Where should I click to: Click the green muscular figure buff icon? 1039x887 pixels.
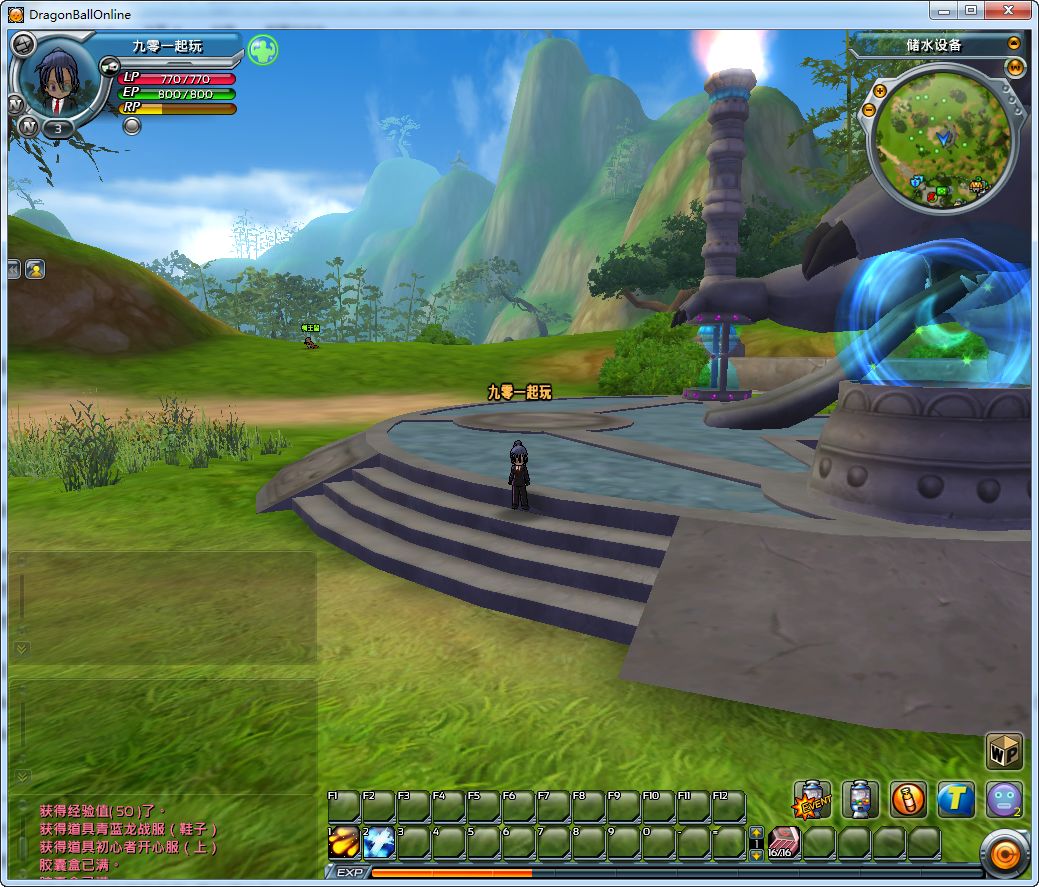tap(263, 50)
